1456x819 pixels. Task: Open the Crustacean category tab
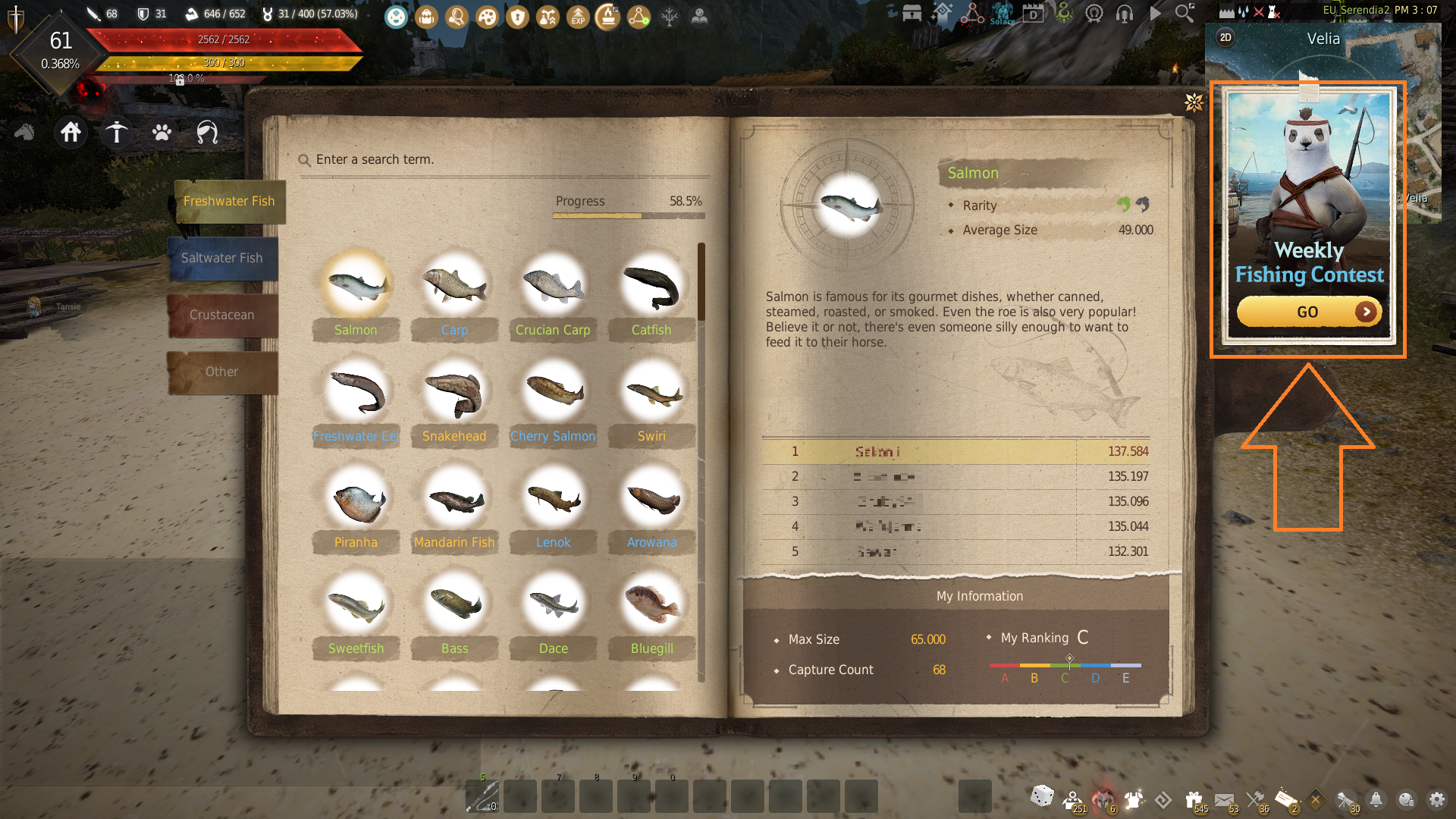tap(222, 315)
